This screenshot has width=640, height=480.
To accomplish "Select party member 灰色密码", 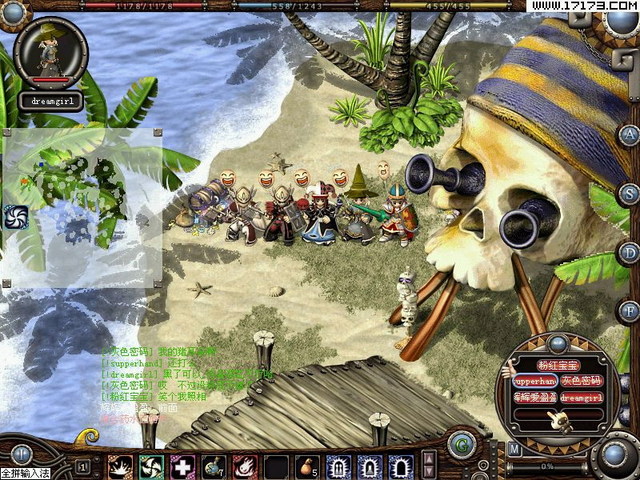I will (582, 381).
